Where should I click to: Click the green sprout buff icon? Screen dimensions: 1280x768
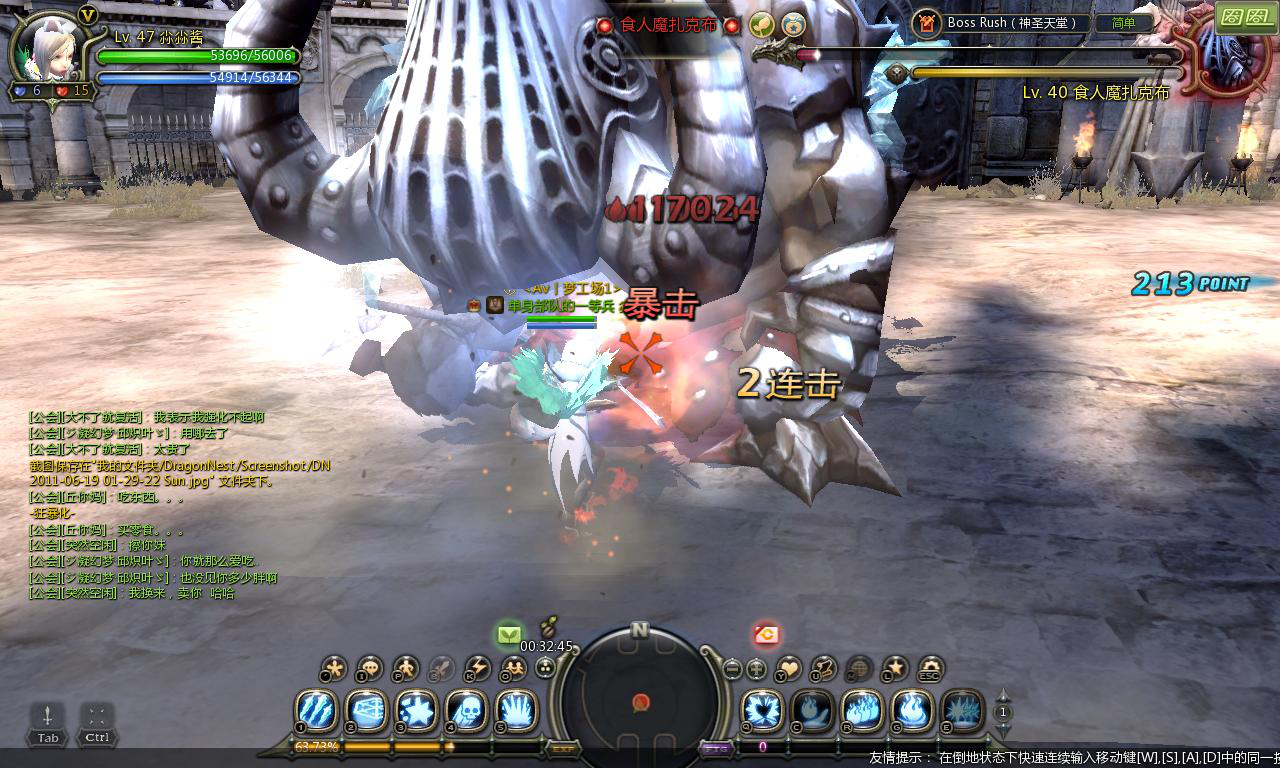pos(509,634)
